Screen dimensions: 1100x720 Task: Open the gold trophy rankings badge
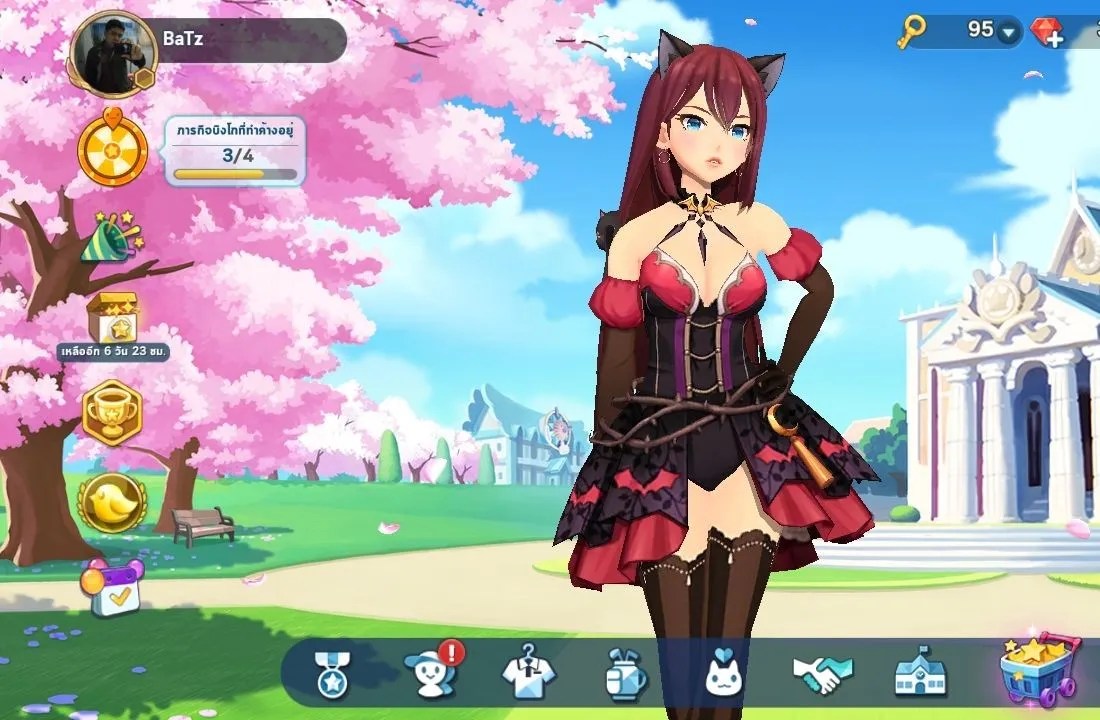[112, 412]
